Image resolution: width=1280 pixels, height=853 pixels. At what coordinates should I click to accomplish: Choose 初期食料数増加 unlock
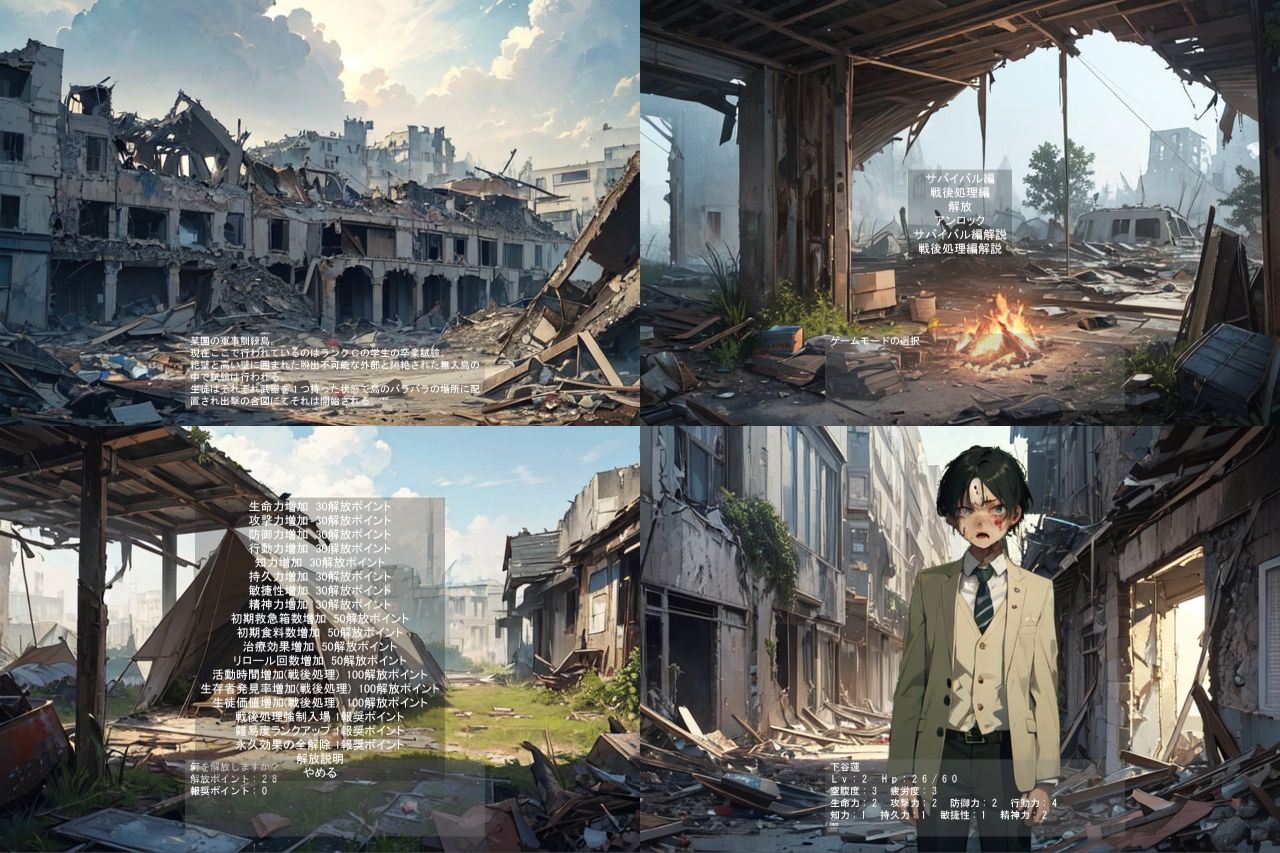click(320, 631)
